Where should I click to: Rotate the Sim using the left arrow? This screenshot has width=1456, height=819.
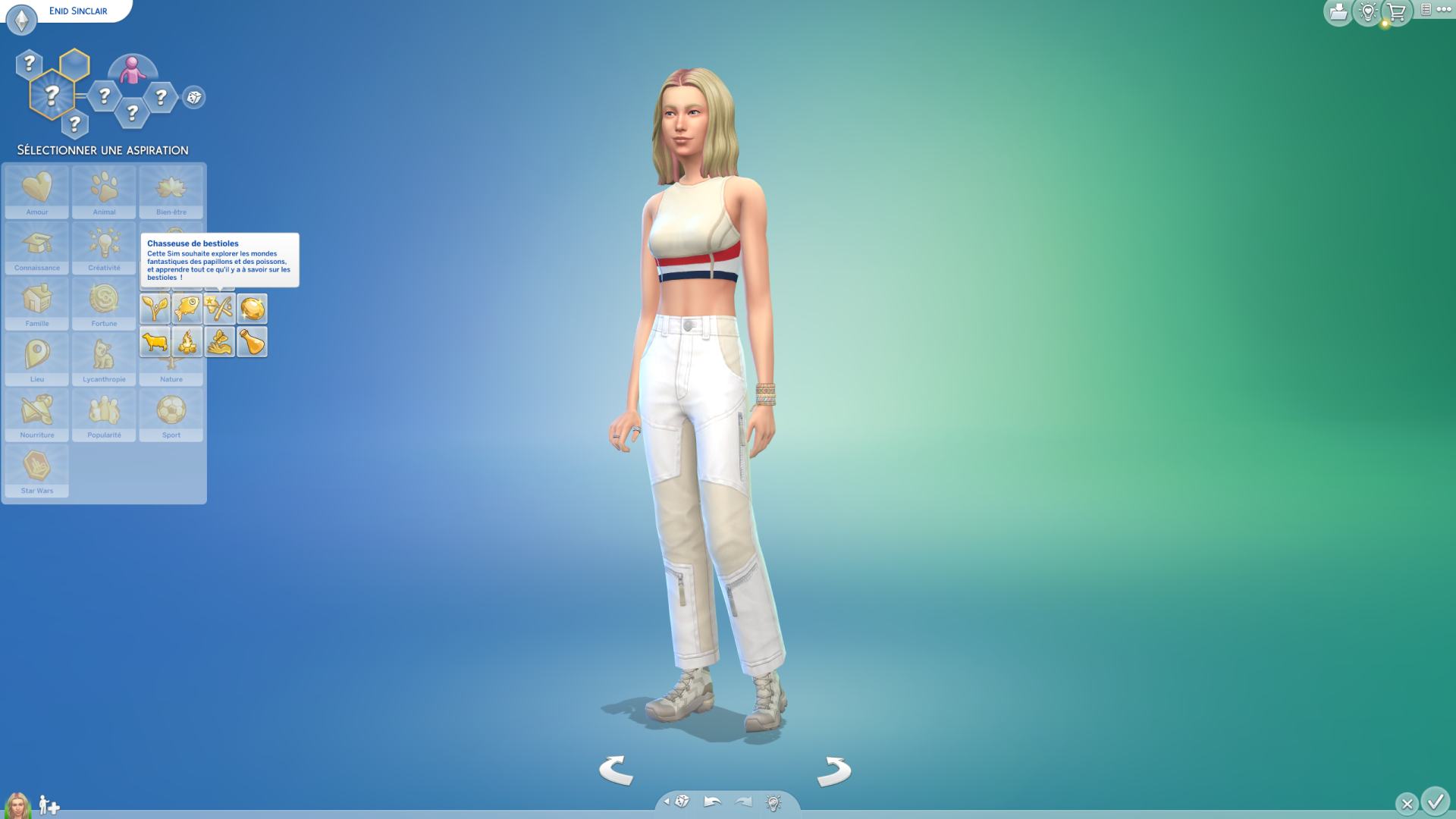616,770
